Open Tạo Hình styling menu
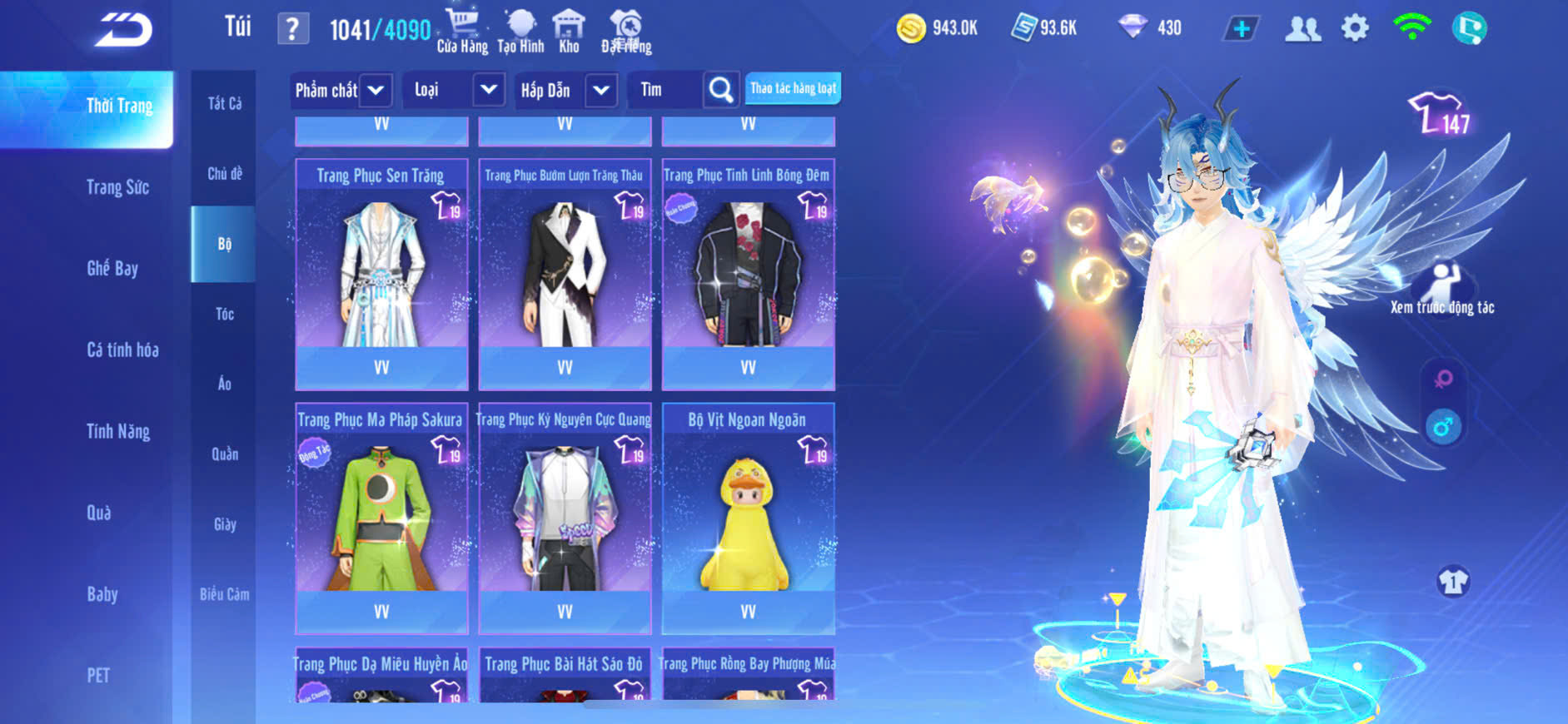Viewport: 1568px width, 724px height. pos(520,32)
